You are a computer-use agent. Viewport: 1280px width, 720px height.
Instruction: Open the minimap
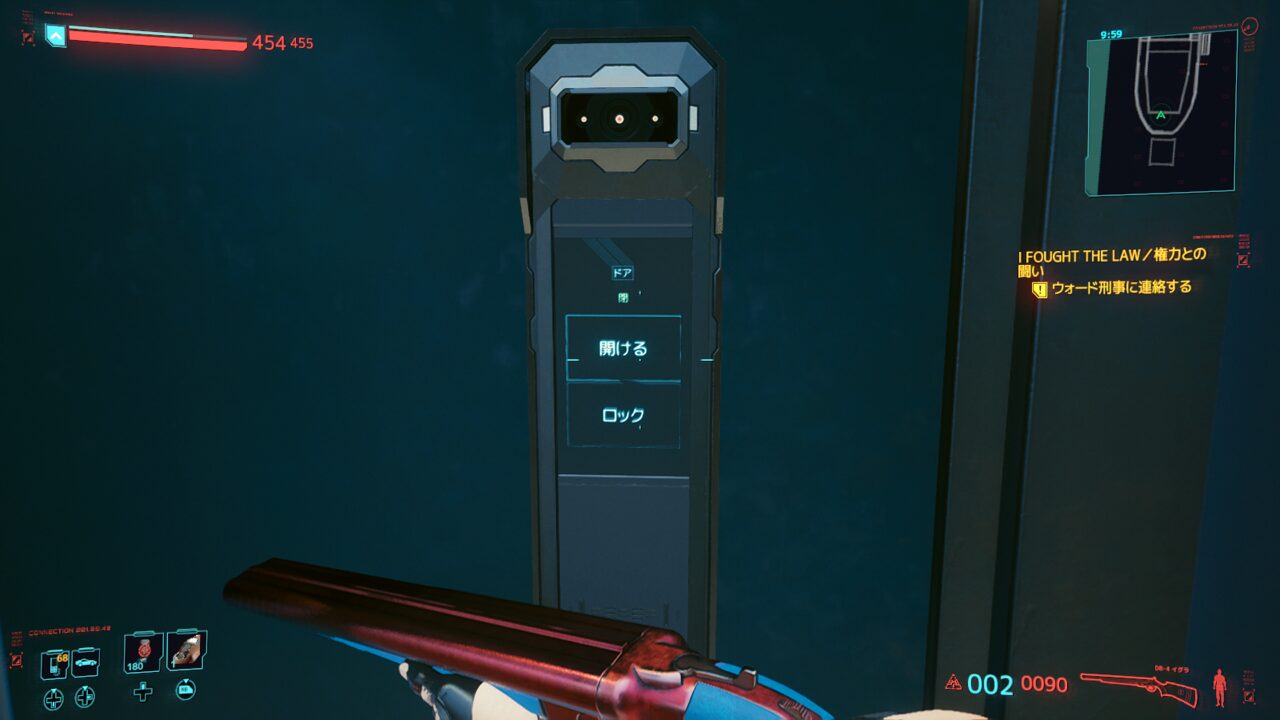coord(1161,113)
